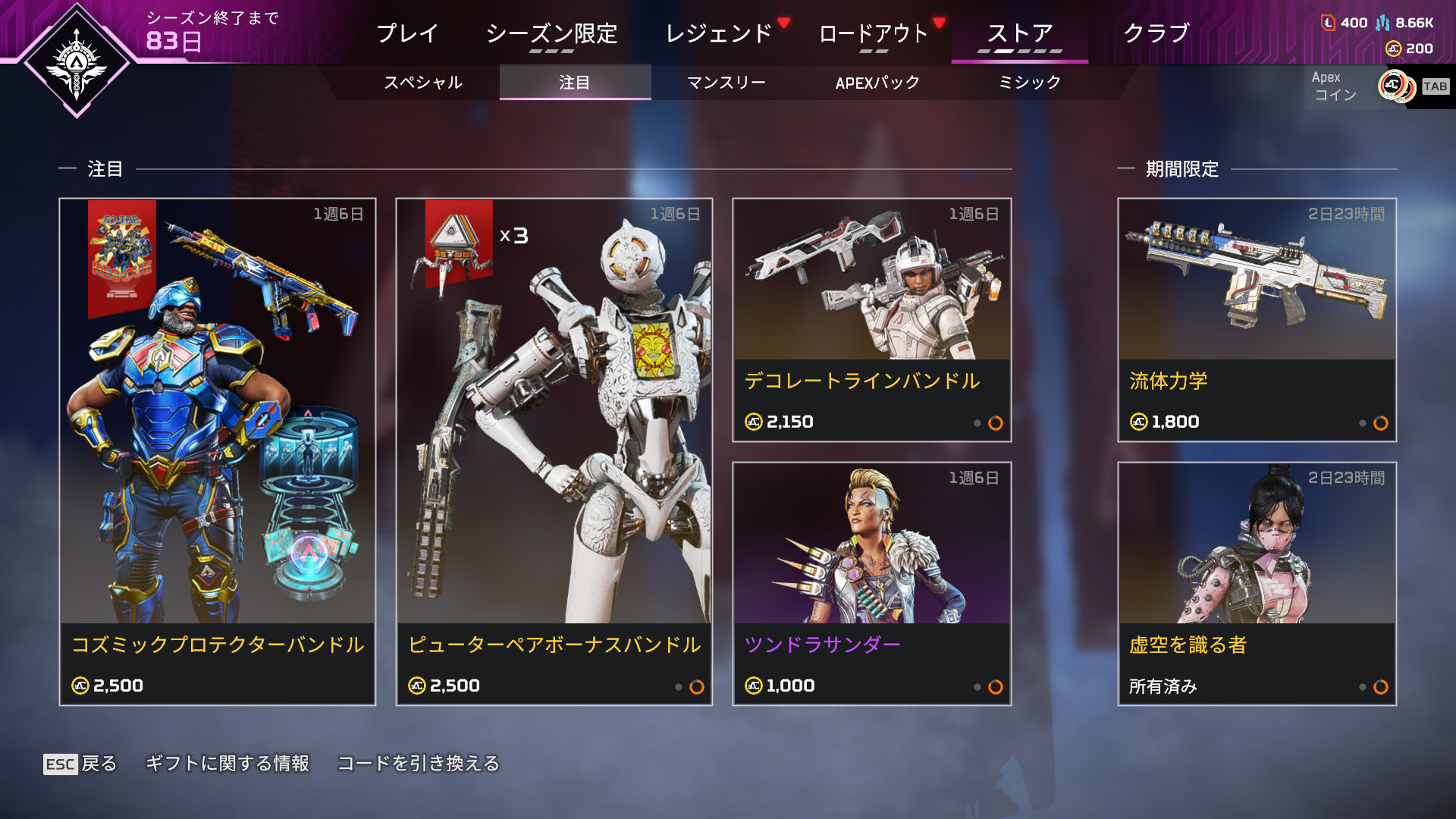Go to the ロードアウト tab

[874, 33]
